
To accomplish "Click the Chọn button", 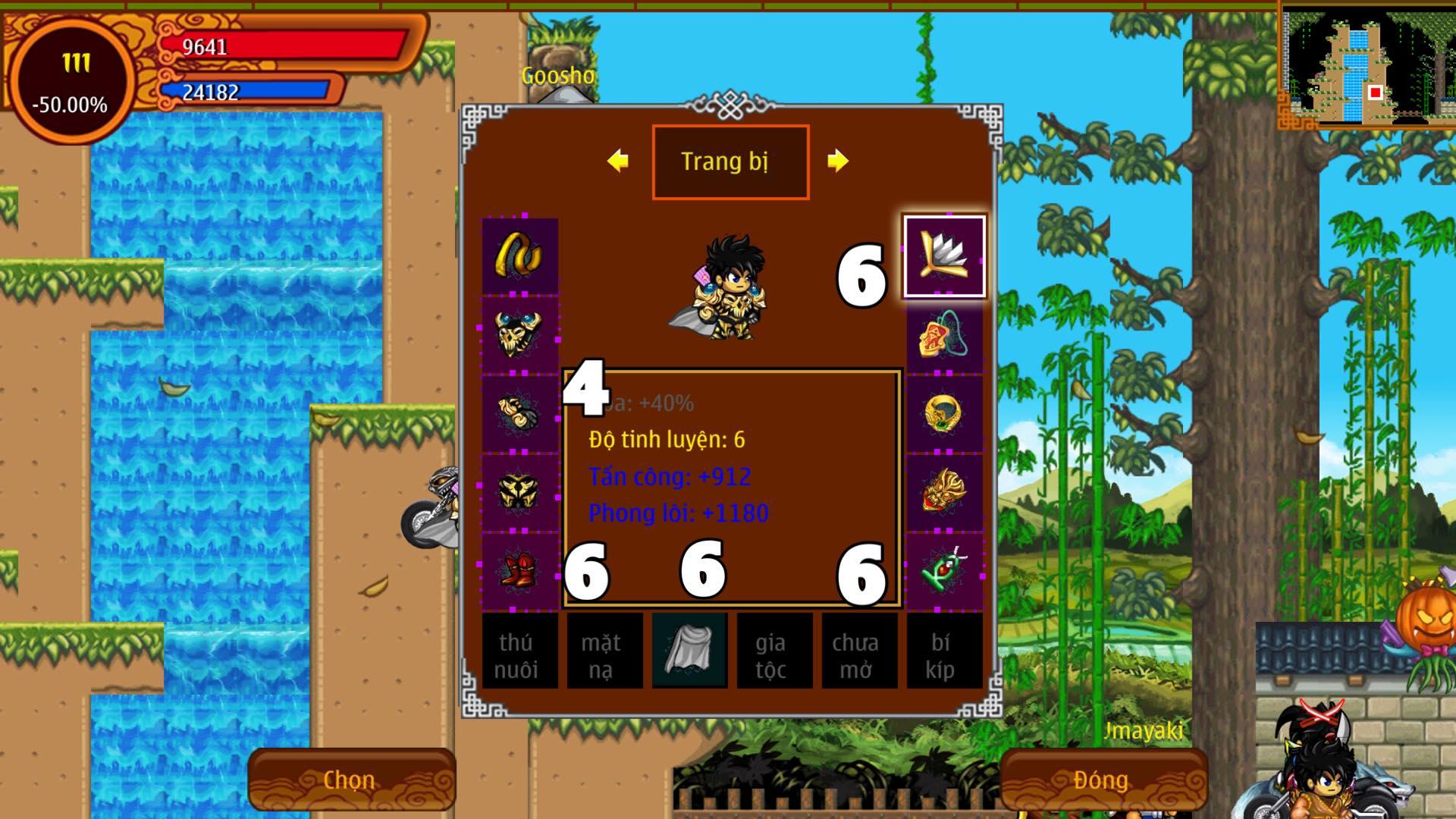I will [351, 780].
